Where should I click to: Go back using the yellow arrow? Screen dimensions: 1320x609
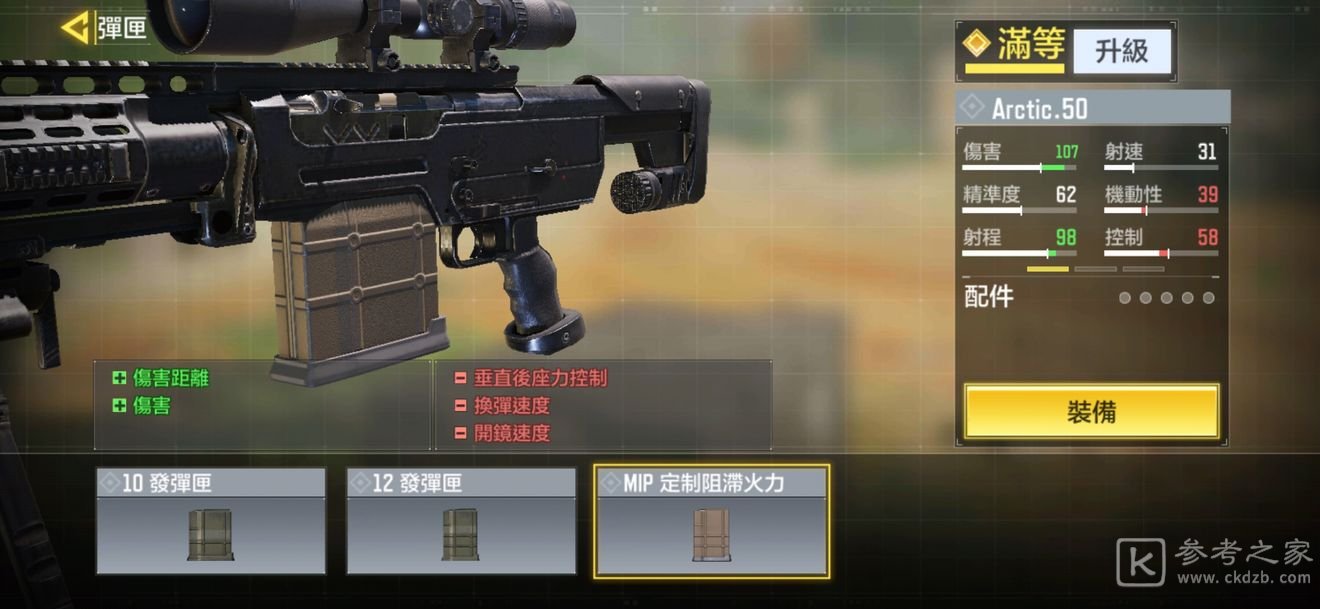point(75,28)
